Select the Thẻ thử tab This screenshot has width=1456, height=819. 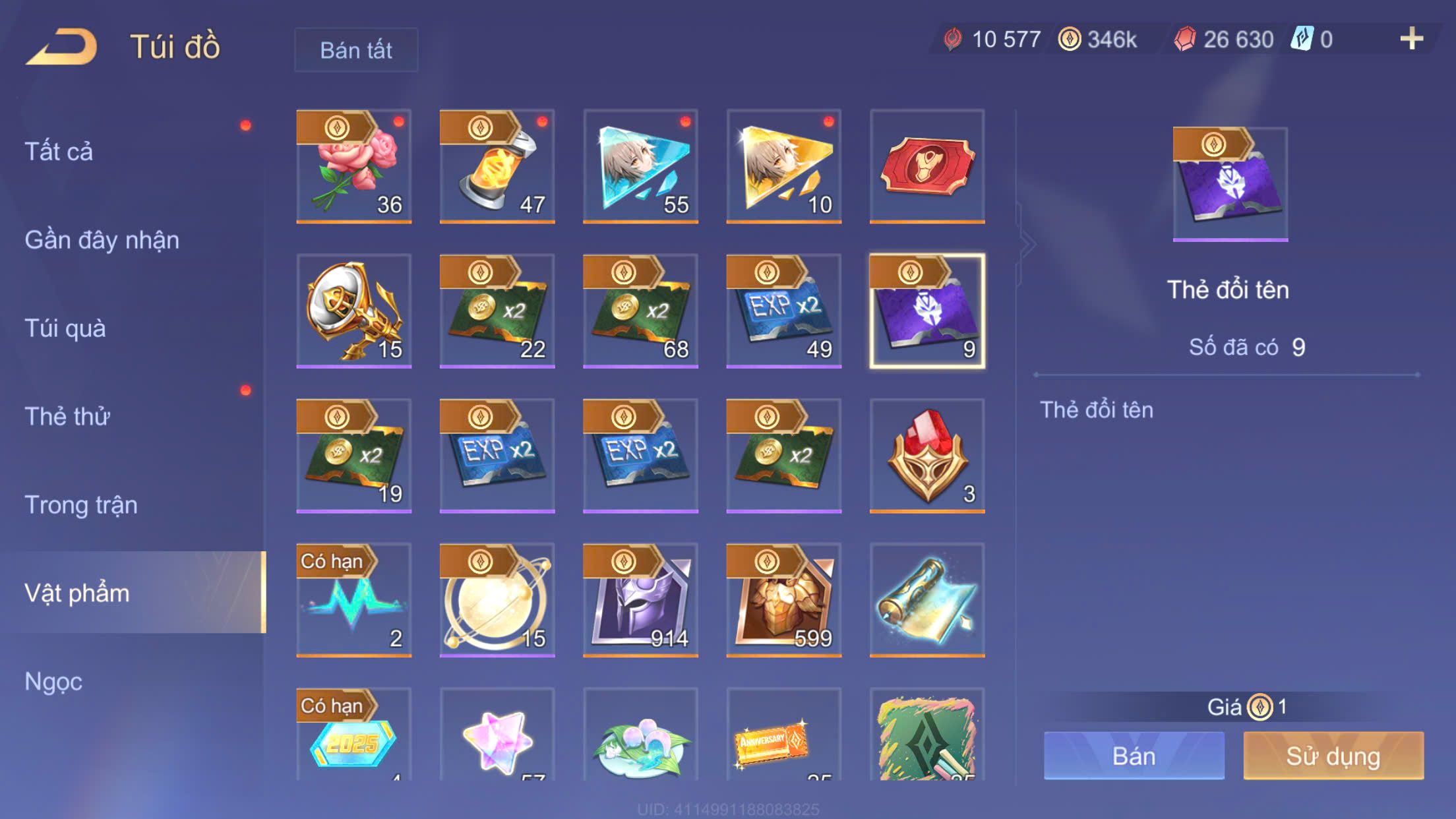[67, 417]
